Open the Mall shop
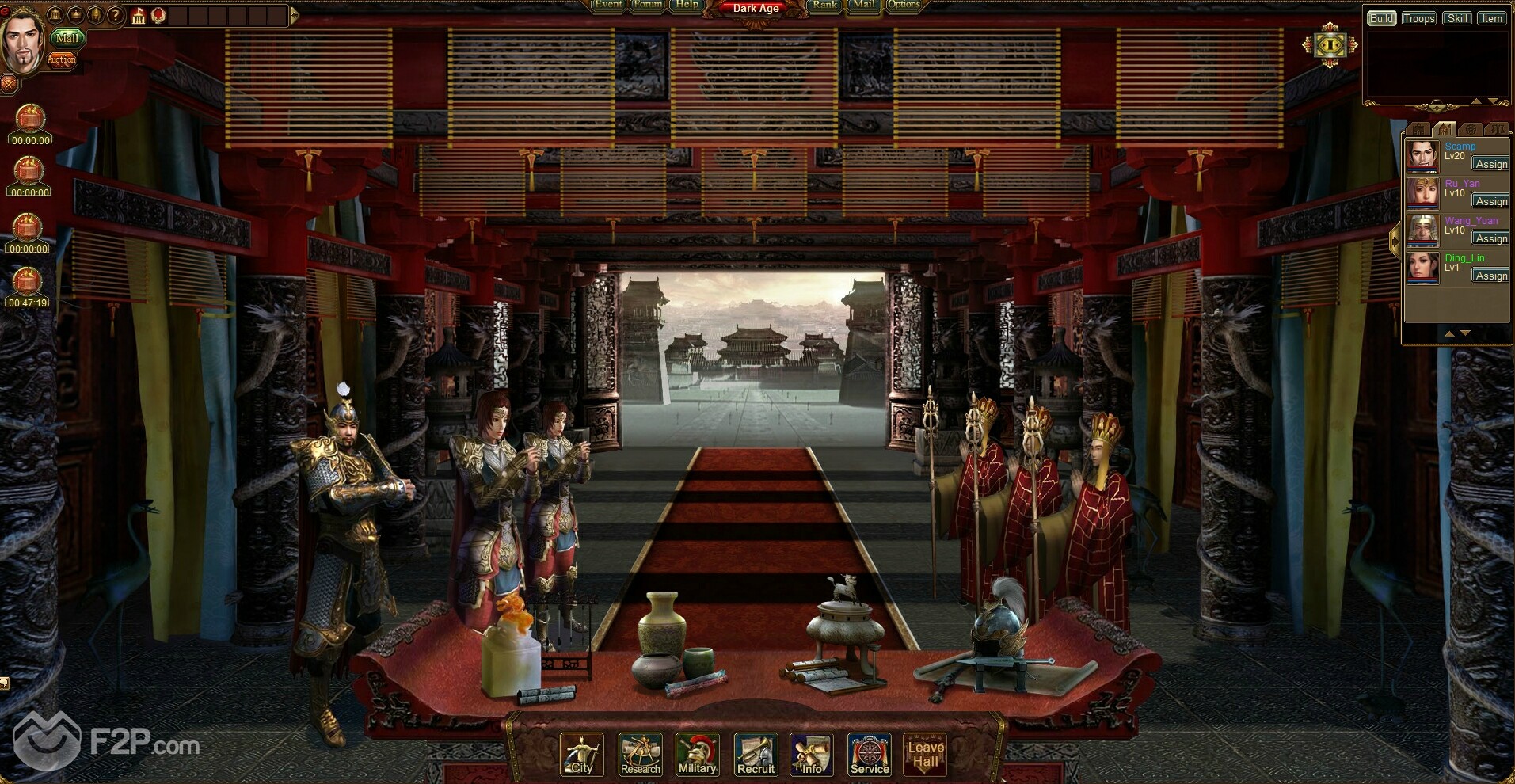Viewport: 1515px width, 784px height. pos(68,38)
